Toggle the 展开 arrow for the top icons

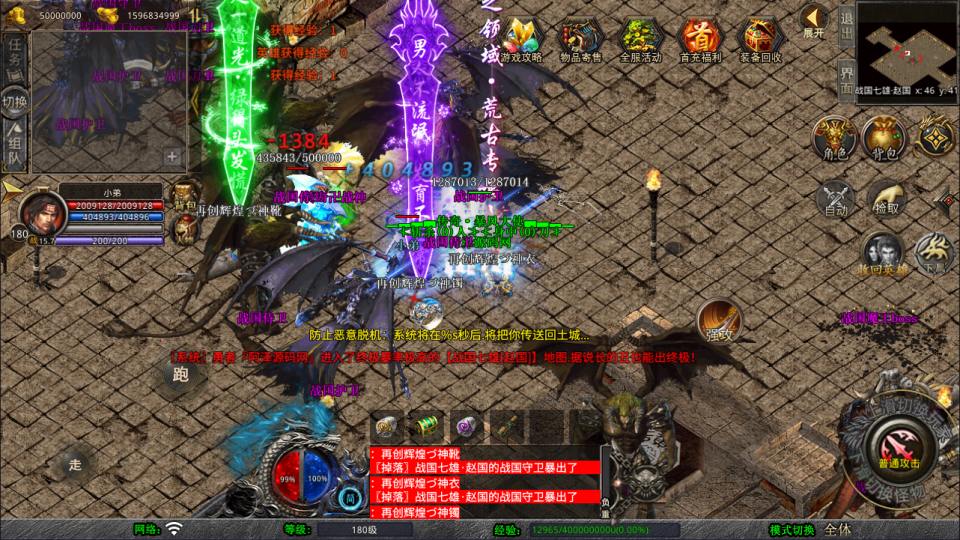point(814,20)
